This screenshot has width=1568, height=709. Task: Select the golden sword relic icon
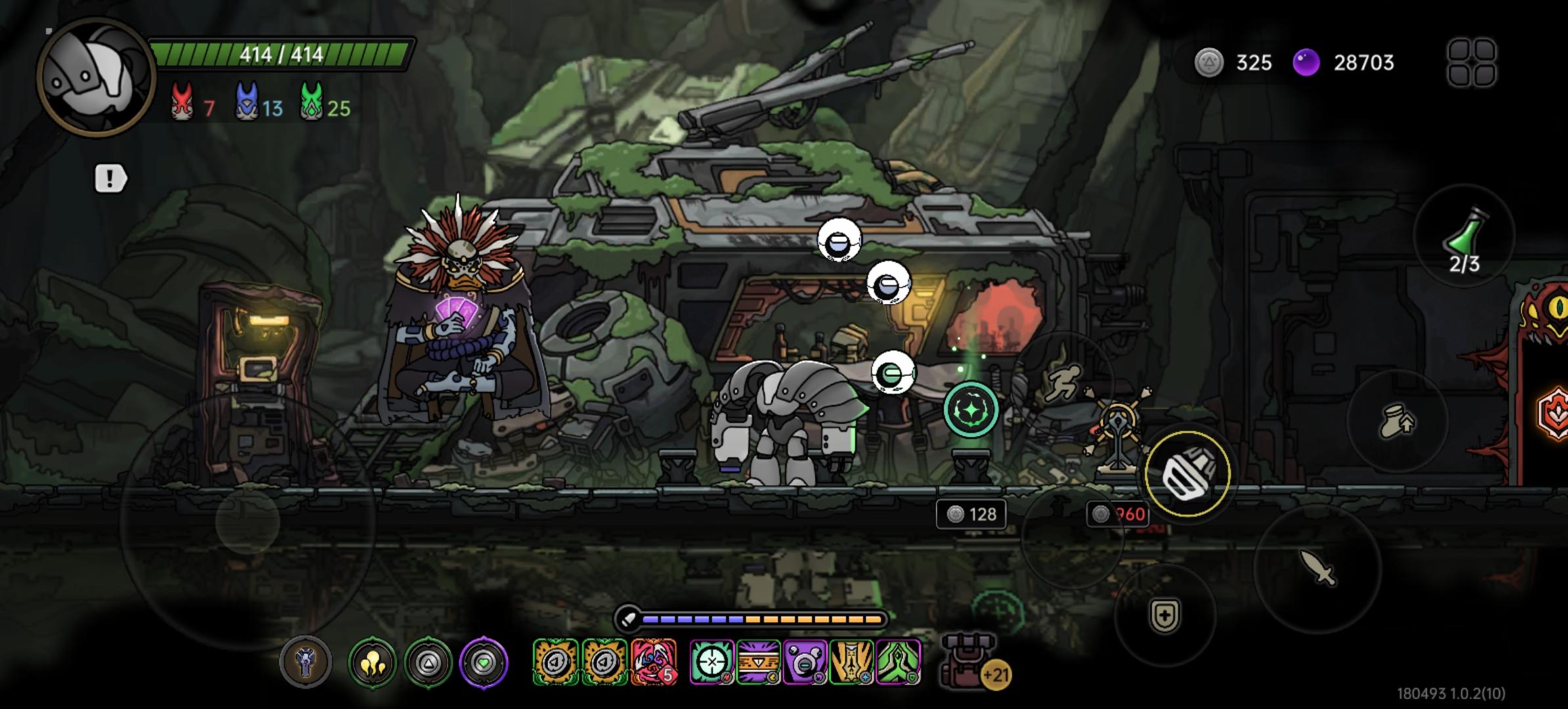tap(852, 662)
